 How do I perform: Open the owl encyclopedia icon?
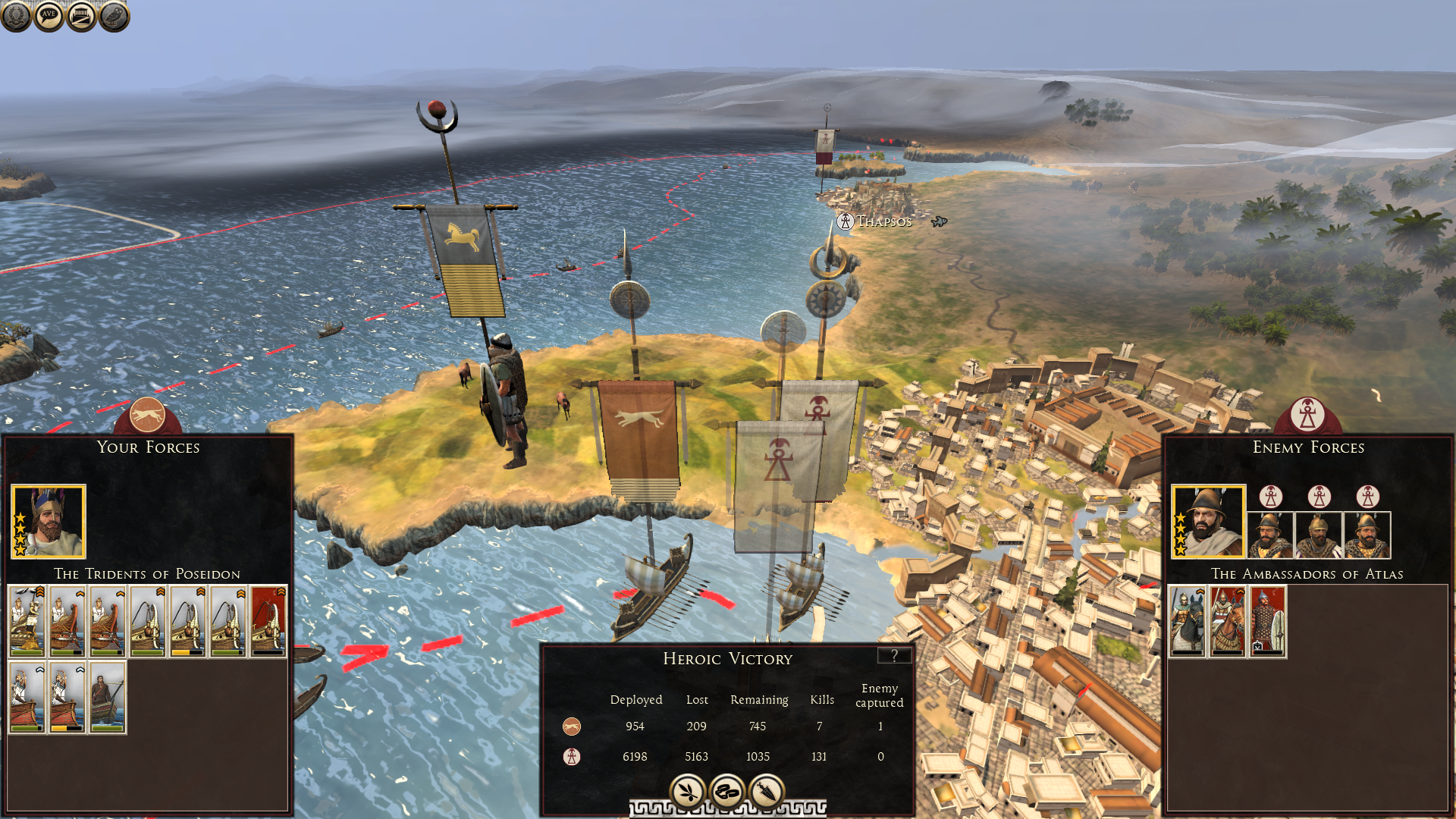114,16
